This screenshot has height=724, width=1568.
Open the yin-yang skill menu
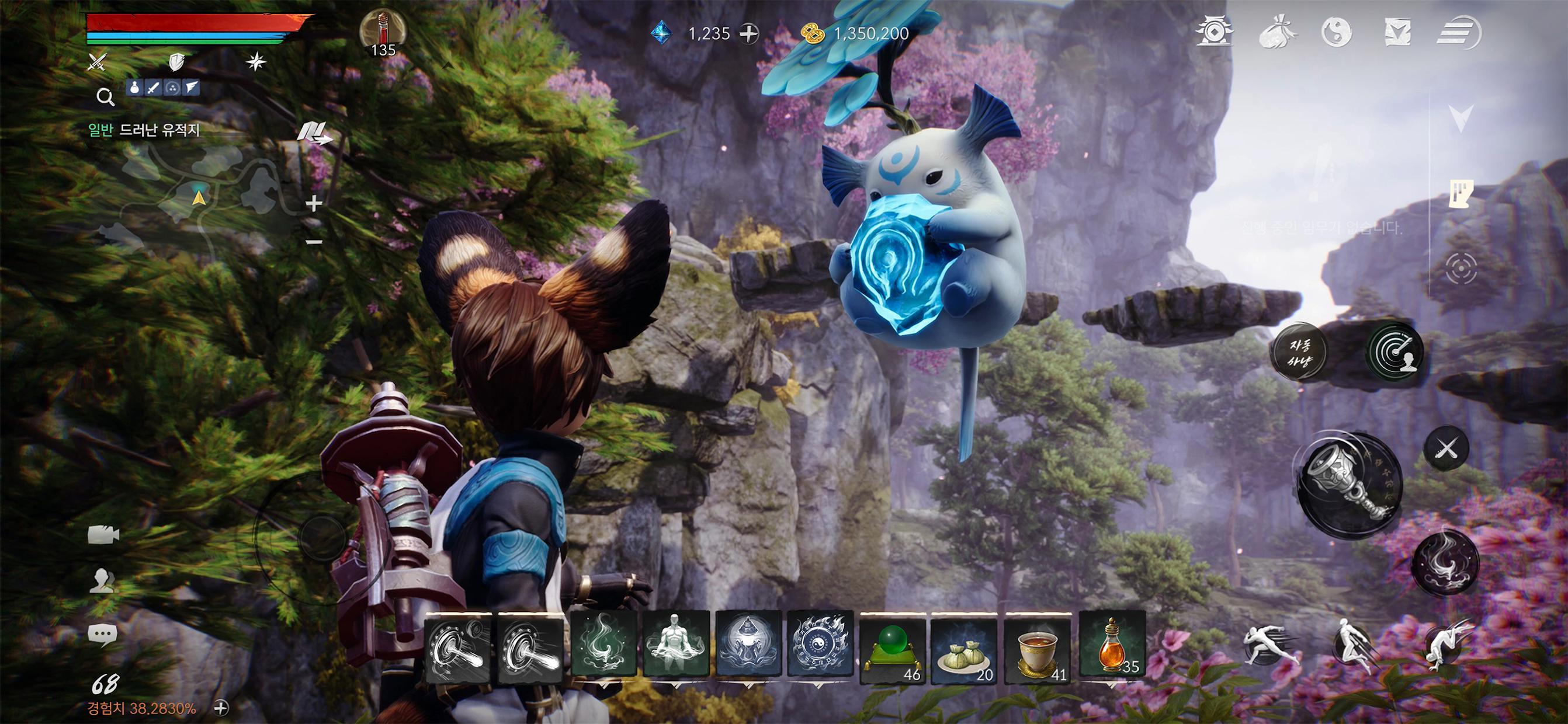coord(1337,32)
